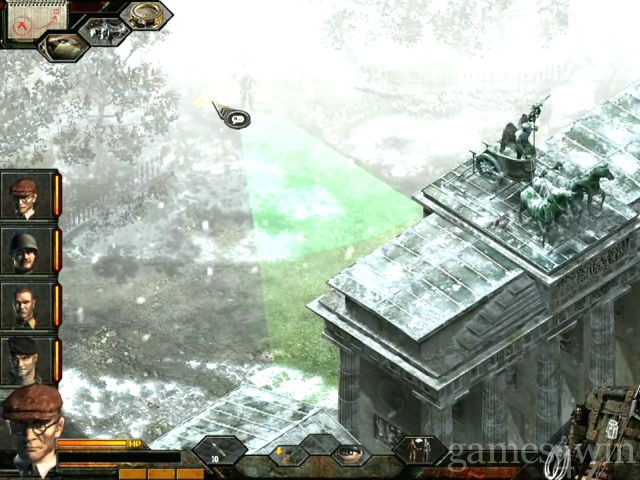640x480 pixels.
Task: Toggle the eye look action hexagon
Action: 350,453
